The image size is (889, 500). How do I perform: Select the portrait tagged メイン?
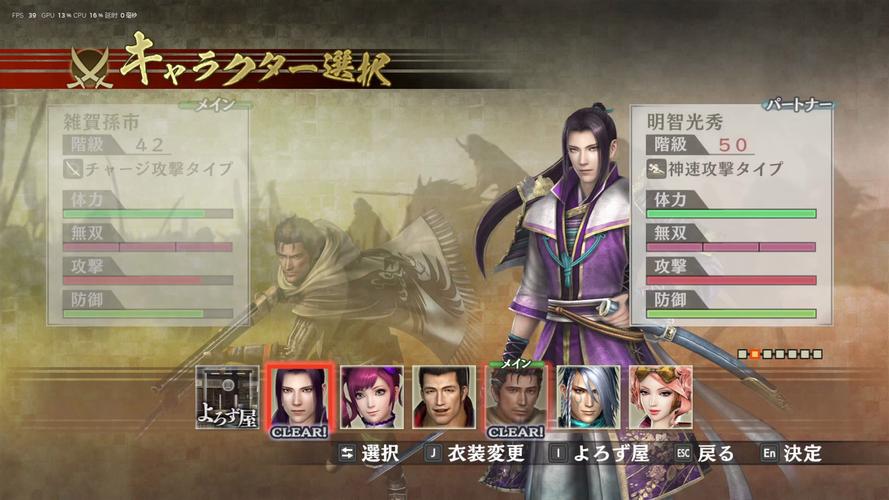click(x=516, y=400)
